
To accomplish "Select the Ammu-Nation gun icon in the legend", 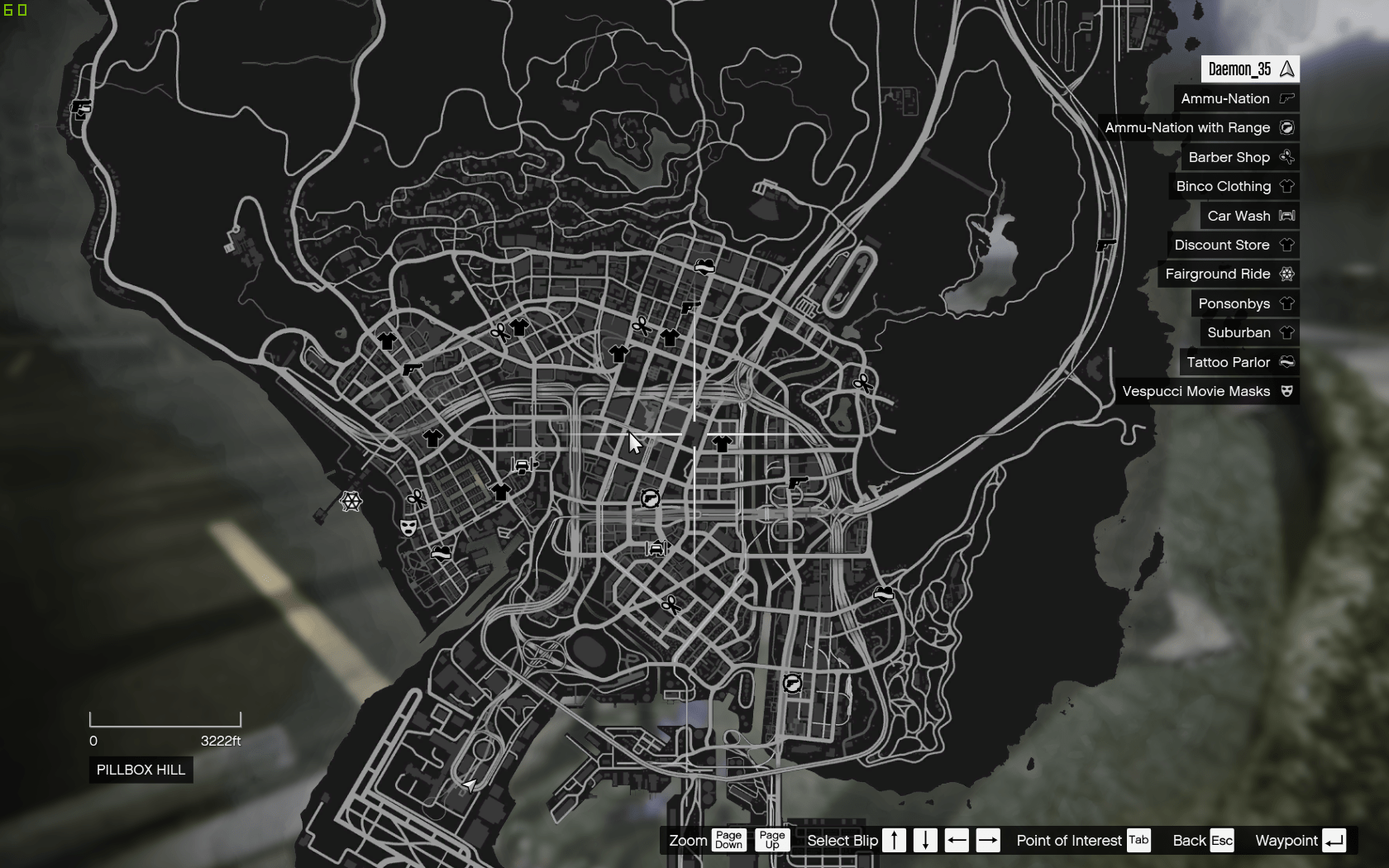I will pyautogui.click(x=1286, y=98).
